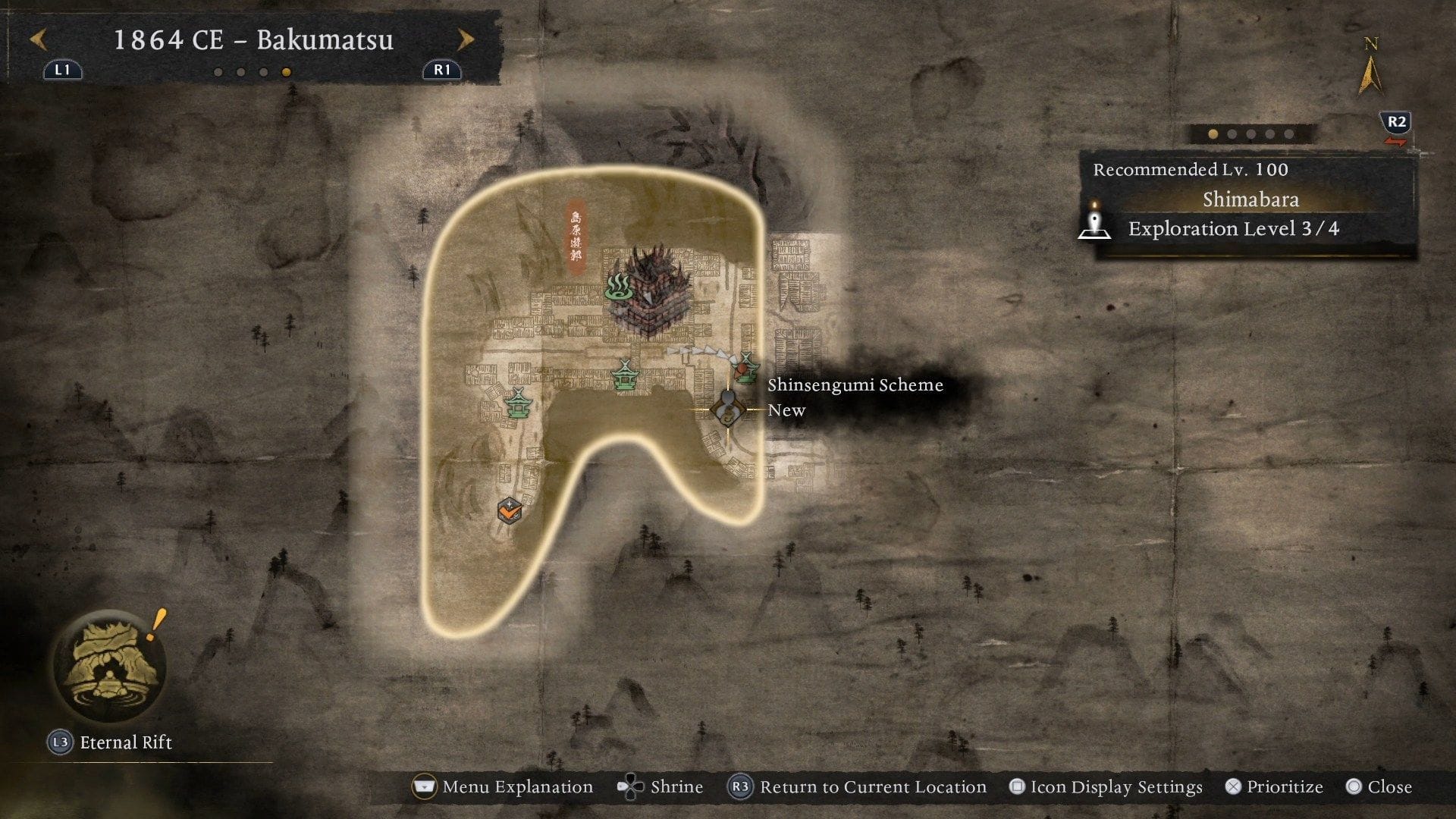Open the Eternal Rift icon
Image resolution: width=1456 pixels, height=819 pixels.
pyautogui.click(x=111, y=664)
